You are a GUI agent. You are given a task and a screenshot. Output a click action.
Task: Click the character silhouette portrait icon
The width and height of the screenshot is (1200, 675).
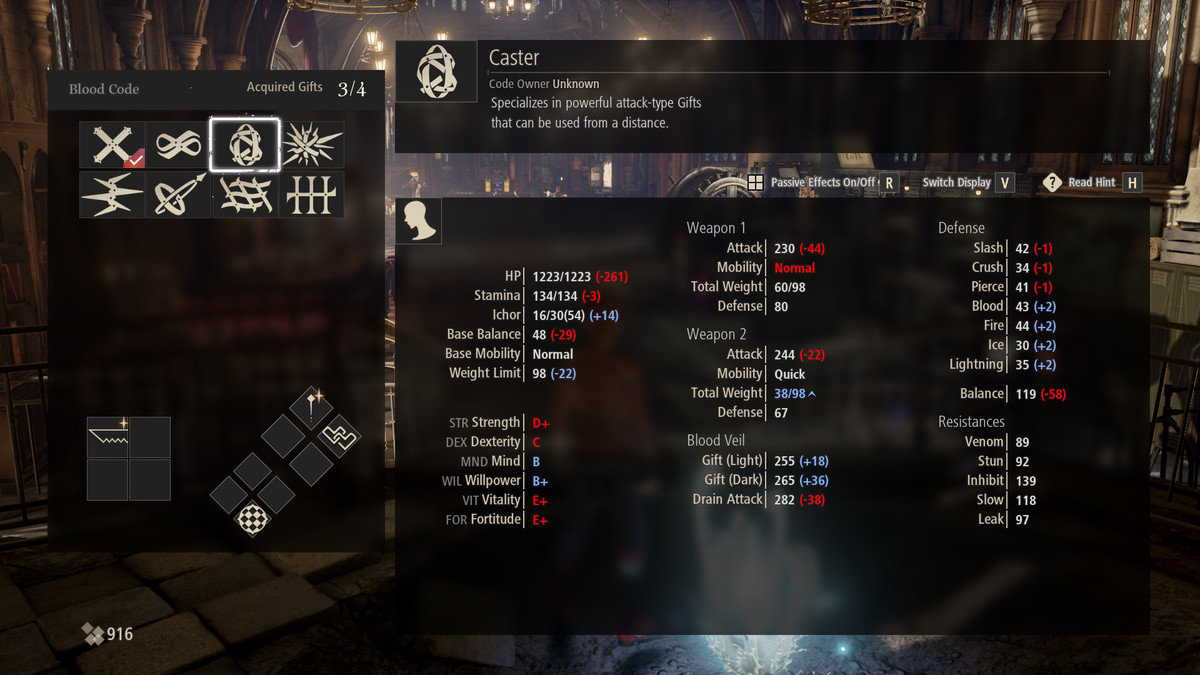click(419, 221)
